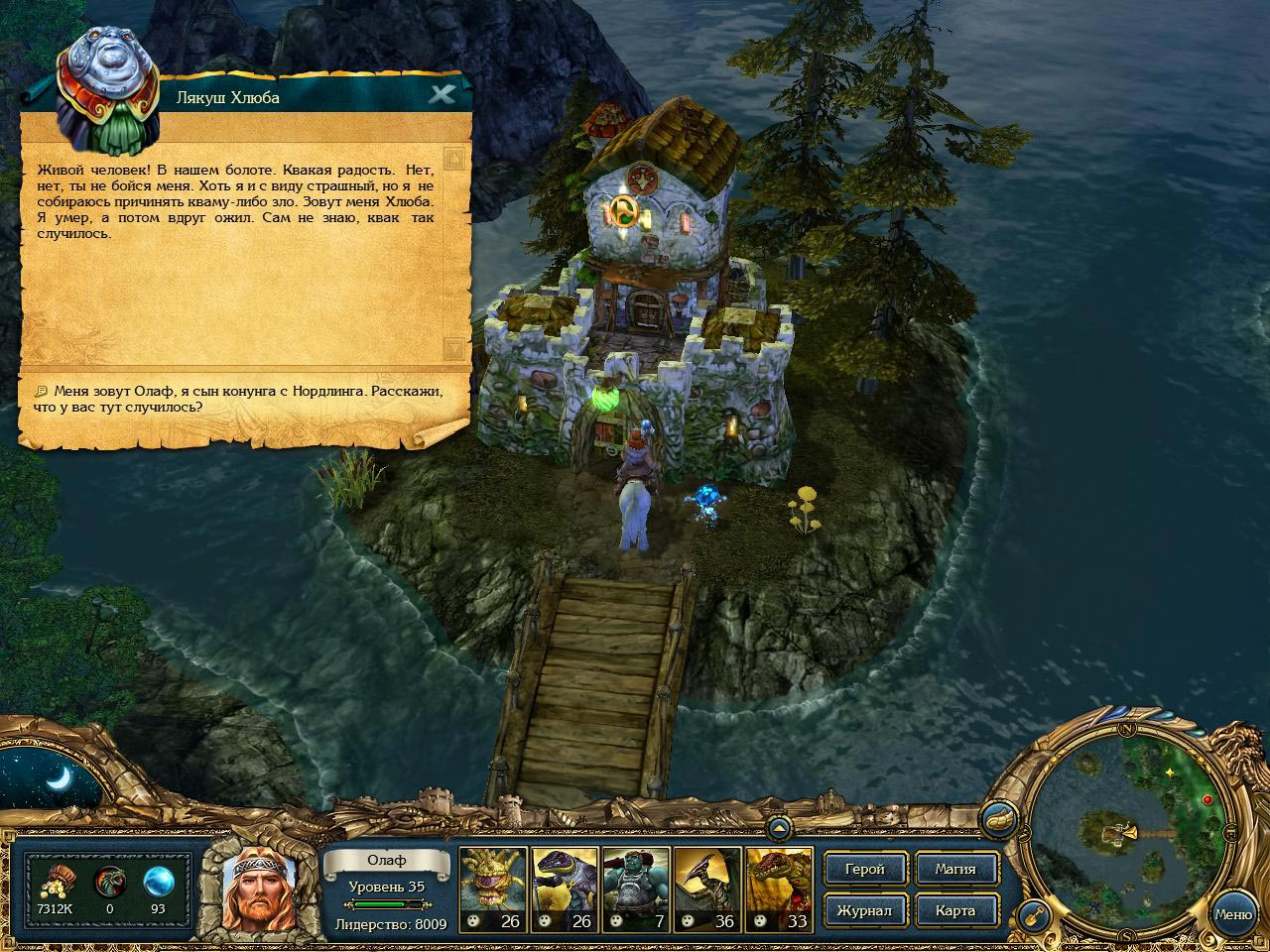Screen dimensions: 1270x952
Task: Click the dialogue text scroll-down arrow
Action: tap(453, 349)
